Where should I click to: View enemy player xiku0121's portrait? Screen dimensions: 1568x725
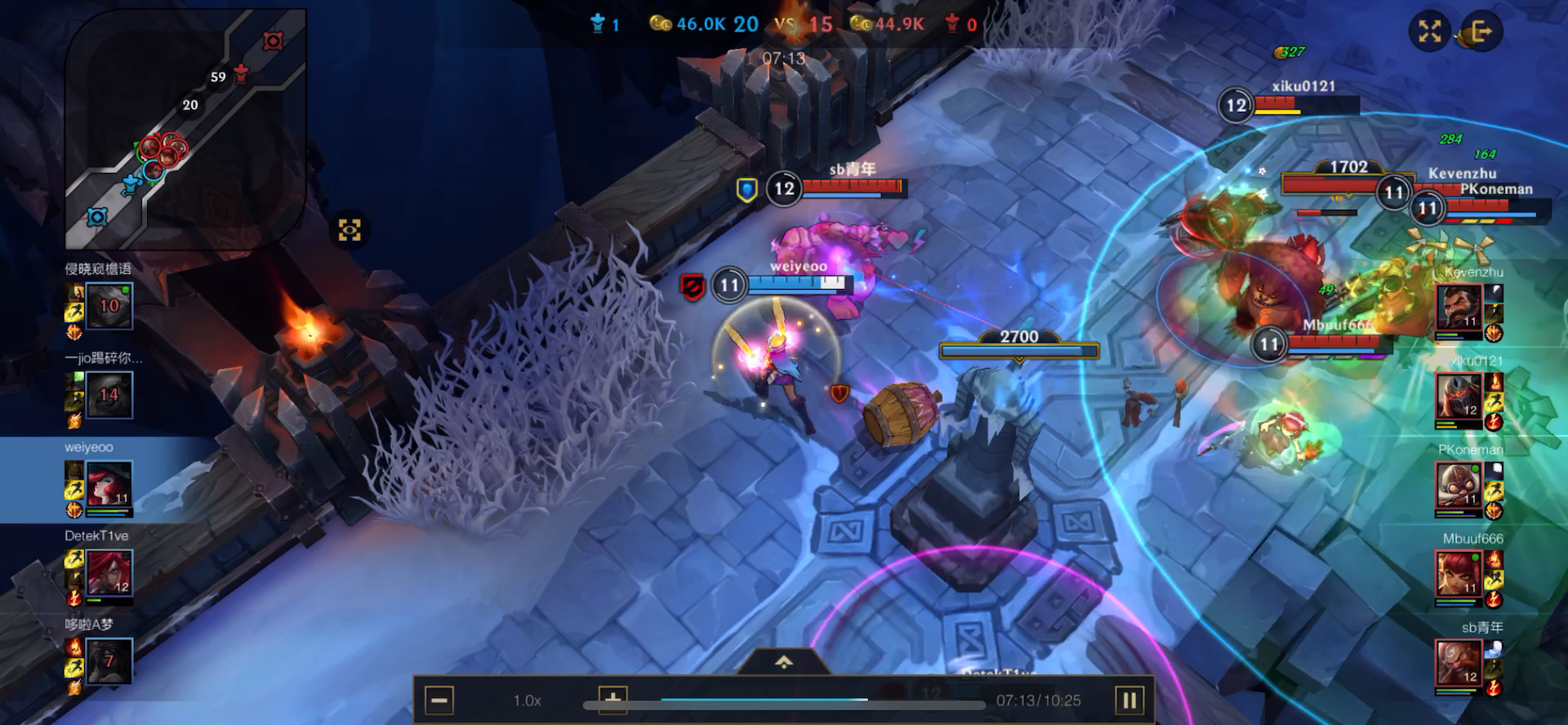pos(1459,396)
